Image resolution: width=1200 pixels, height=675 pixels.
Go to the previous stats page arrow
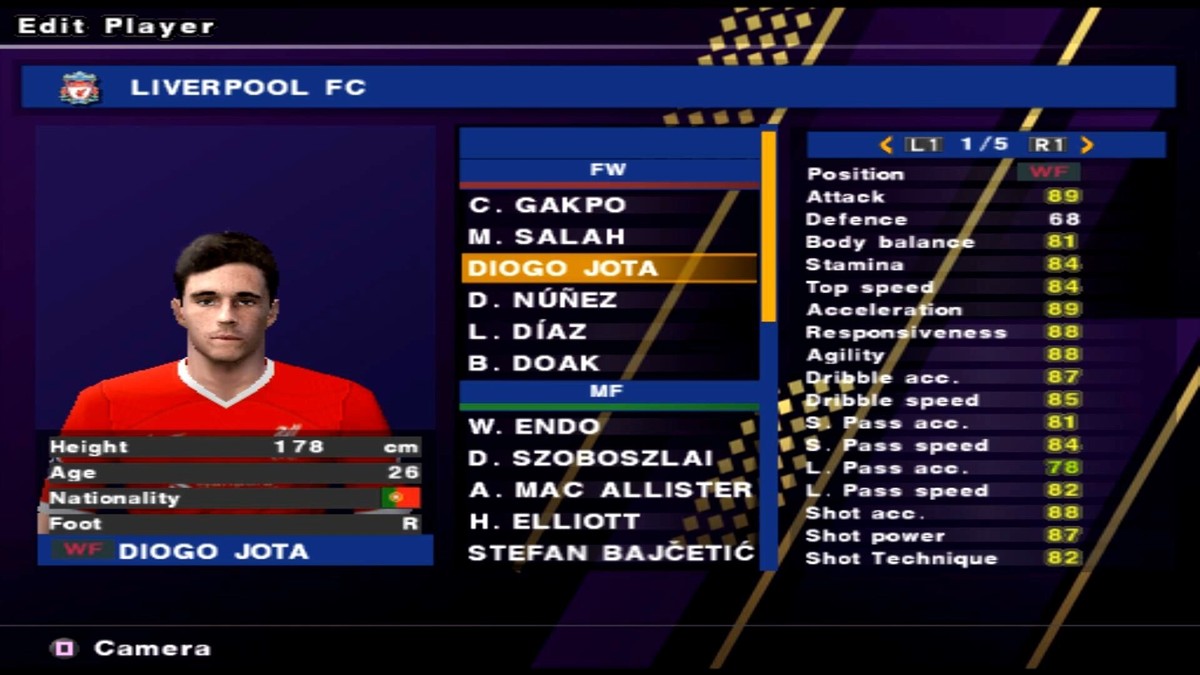point(885,145)
